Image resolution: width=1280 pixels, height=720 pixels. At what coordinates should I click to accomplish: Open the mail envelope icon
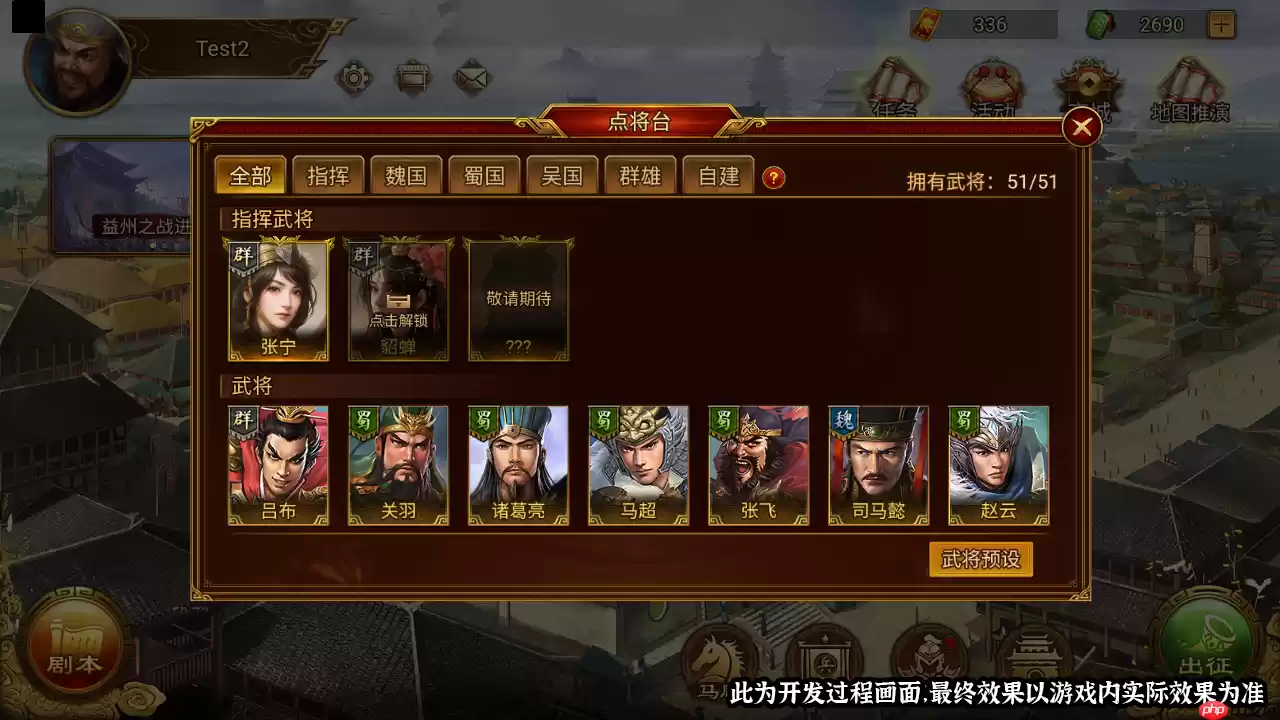tap(473, 77)
